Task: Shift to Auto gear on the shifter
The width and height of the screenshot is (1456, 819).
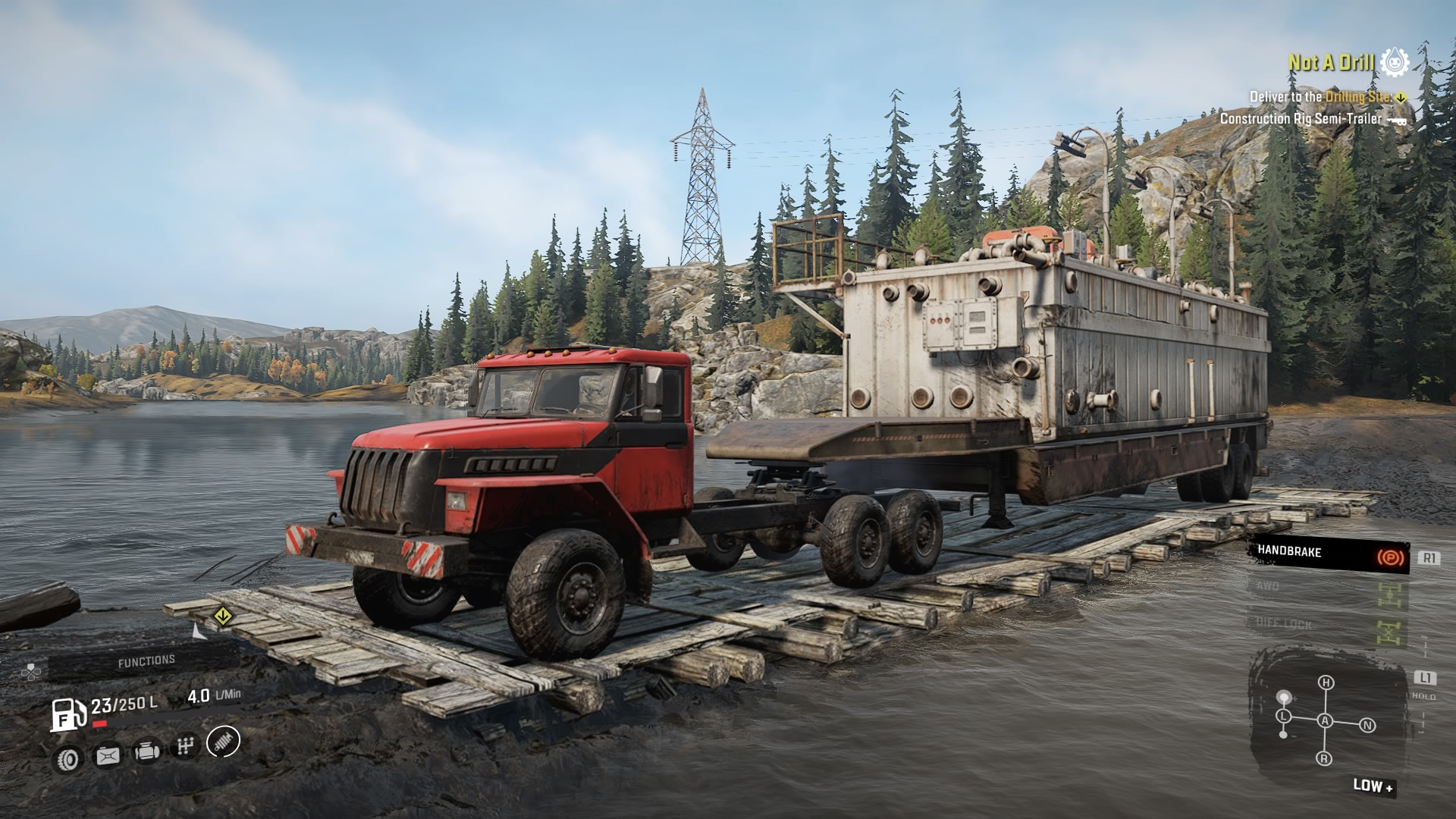Action: 1325,720
